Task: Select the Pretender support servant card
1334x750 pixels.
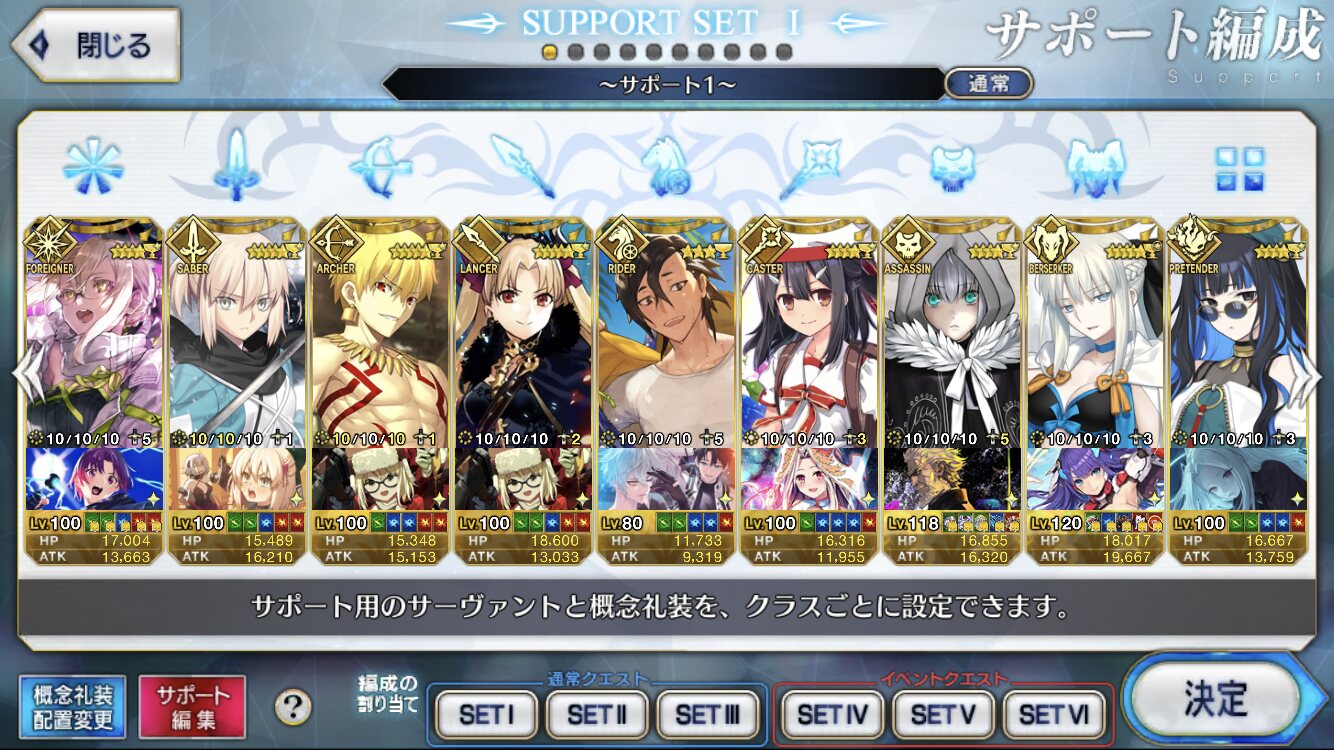Action: pyautogui.click(x=1238, y=330)
